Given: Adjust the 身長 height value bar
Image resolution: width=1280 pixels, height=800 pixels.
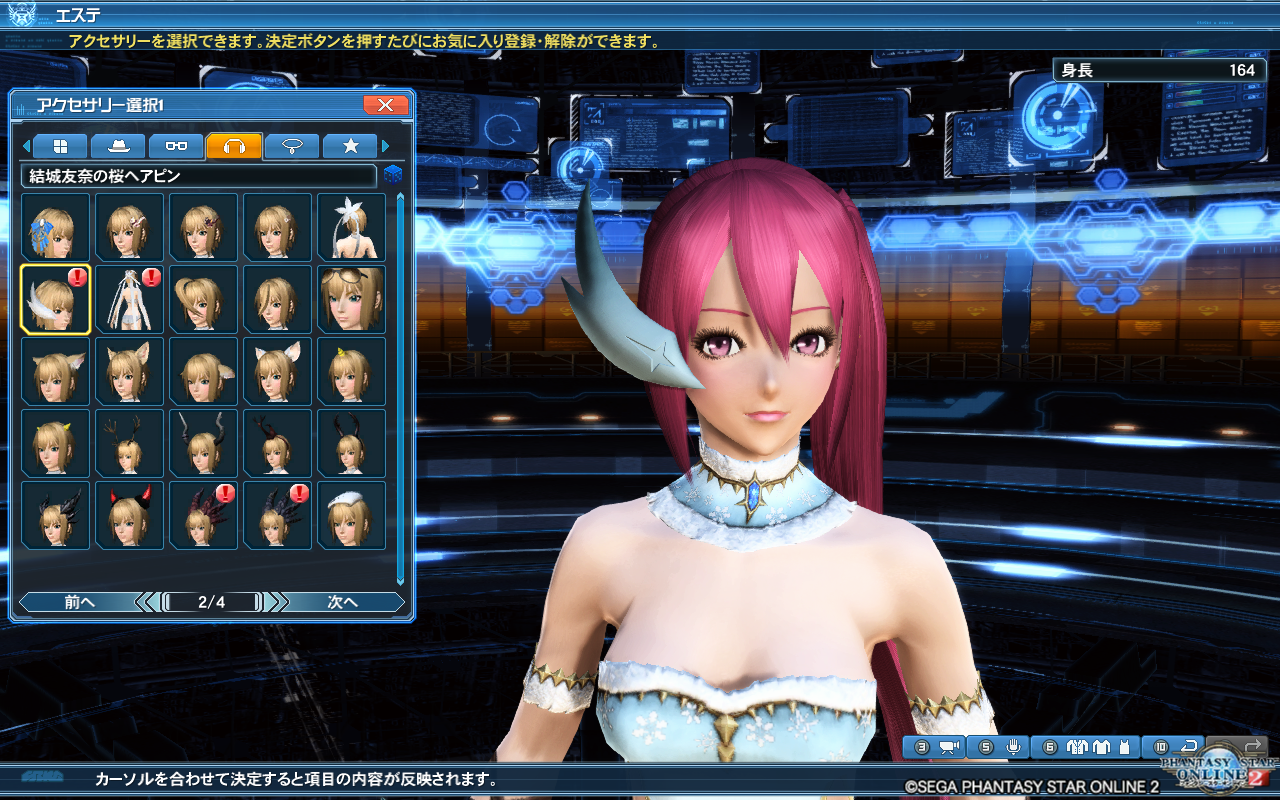Looking at the screenshot, I should pyautogui.click(x=1160, y=71).
